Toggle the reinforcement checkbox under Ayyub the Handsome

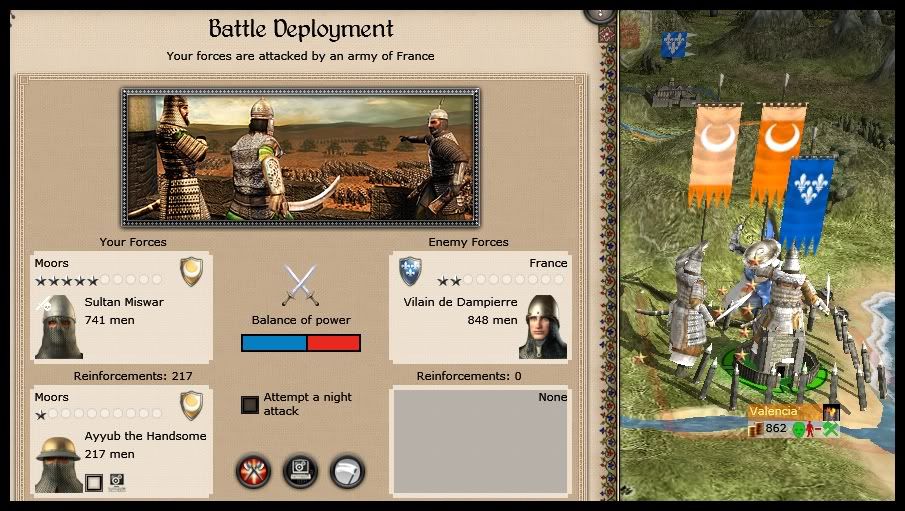pos(94,483)
